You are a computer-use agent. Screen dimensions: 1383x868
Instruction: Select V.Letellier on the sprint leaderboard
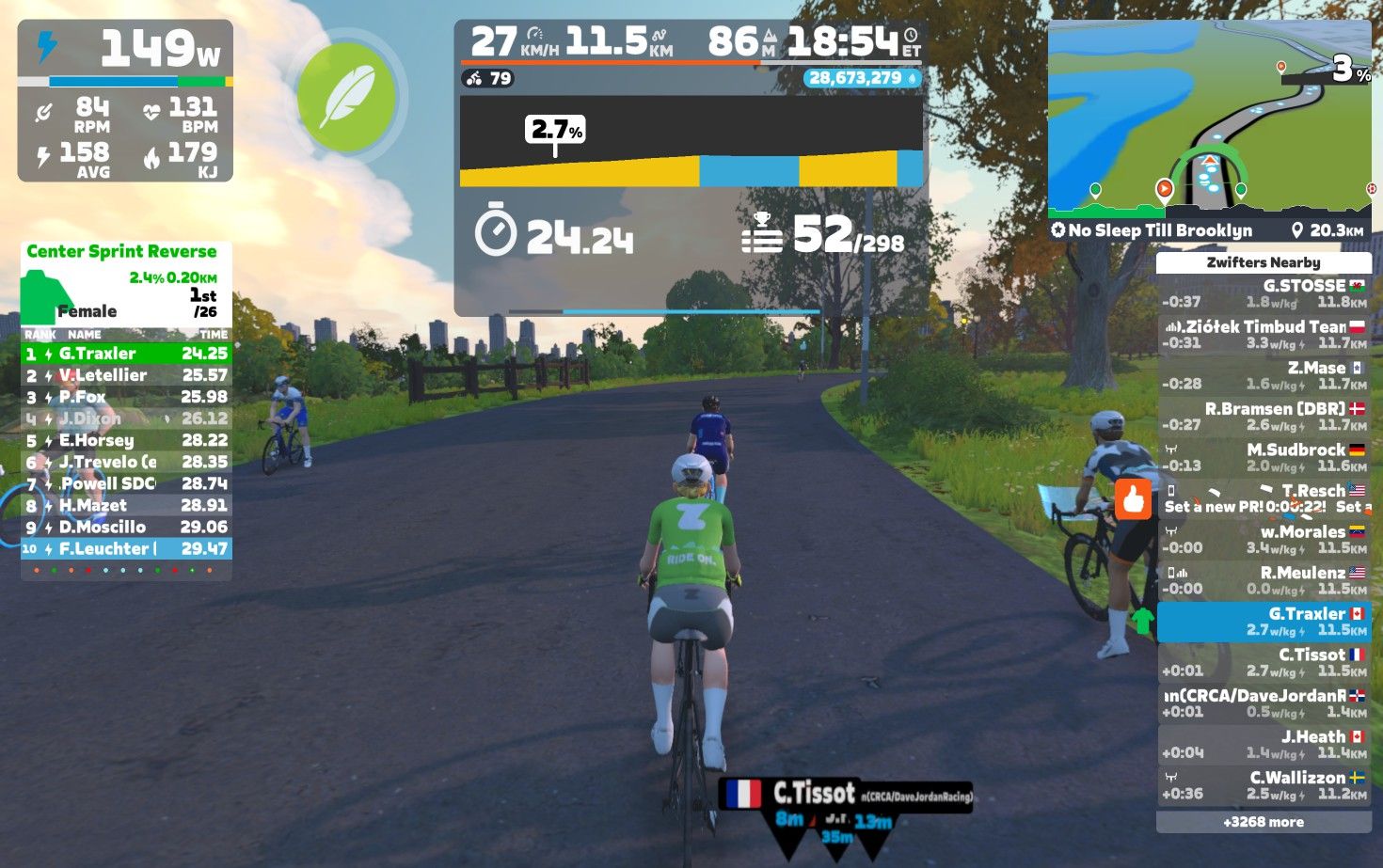pos(126,375)
